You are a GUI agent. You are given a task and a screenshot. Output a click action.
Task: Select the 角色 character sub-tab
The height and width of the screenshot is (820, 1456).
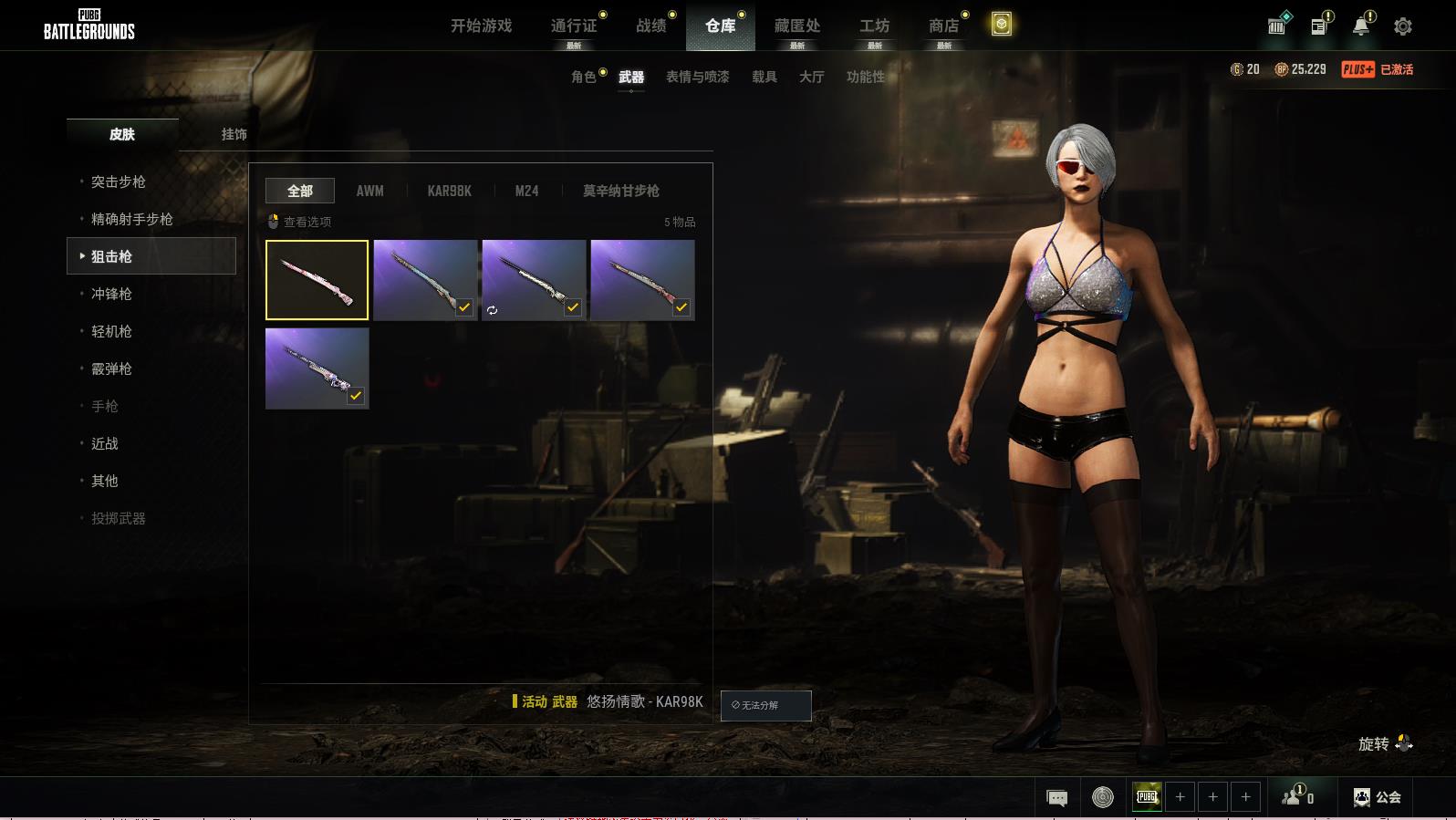(x=584, y=77)
